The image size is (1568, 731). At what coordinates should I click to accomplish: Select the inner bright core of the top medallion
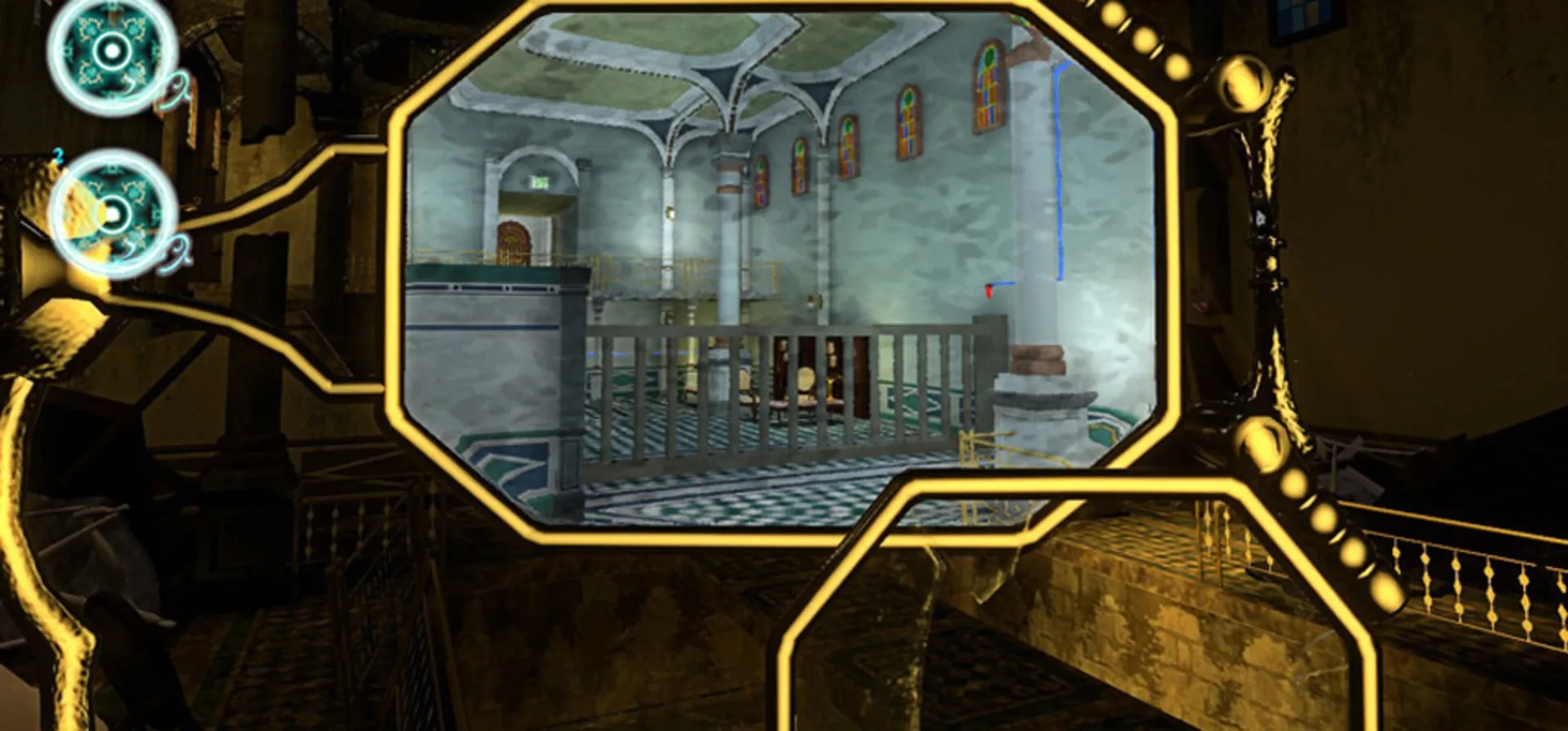click(112, 49)
